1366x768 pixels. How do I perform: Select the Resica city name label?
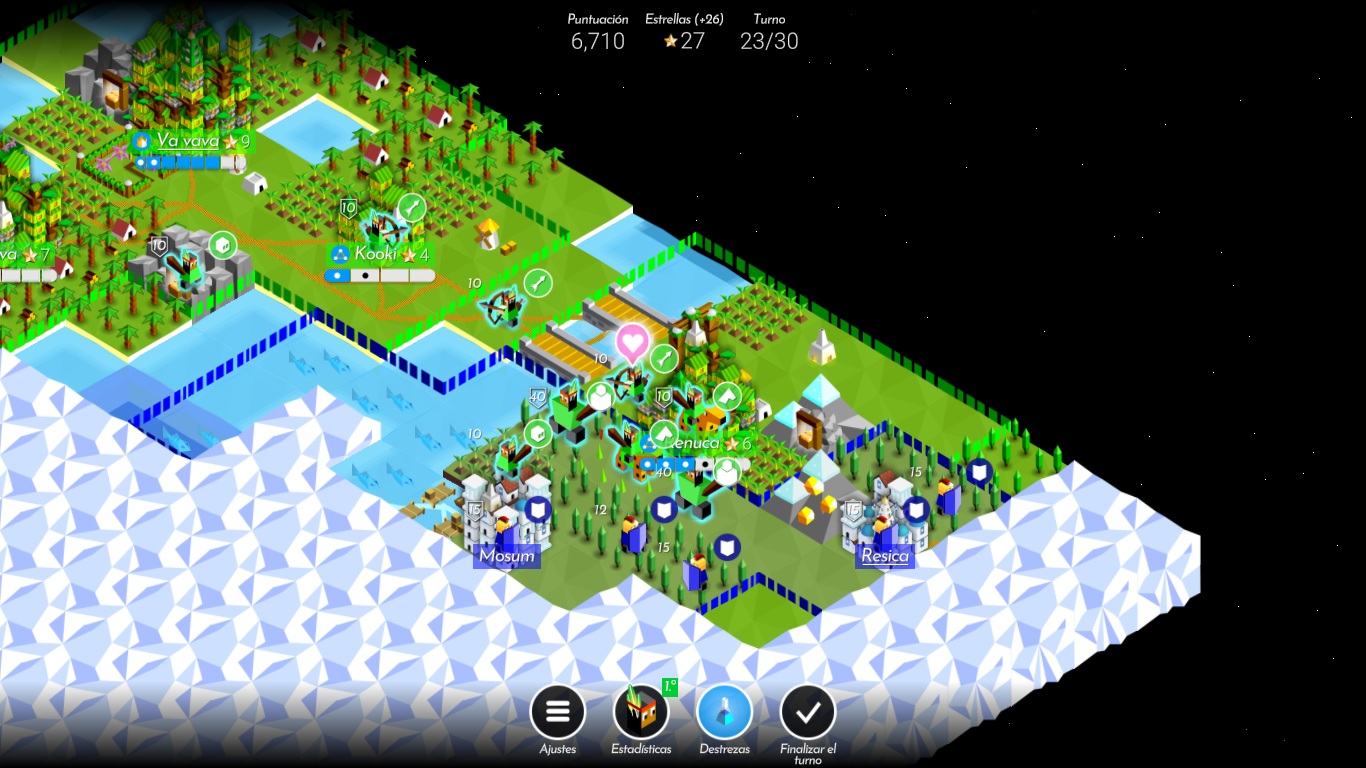[886, 556]
